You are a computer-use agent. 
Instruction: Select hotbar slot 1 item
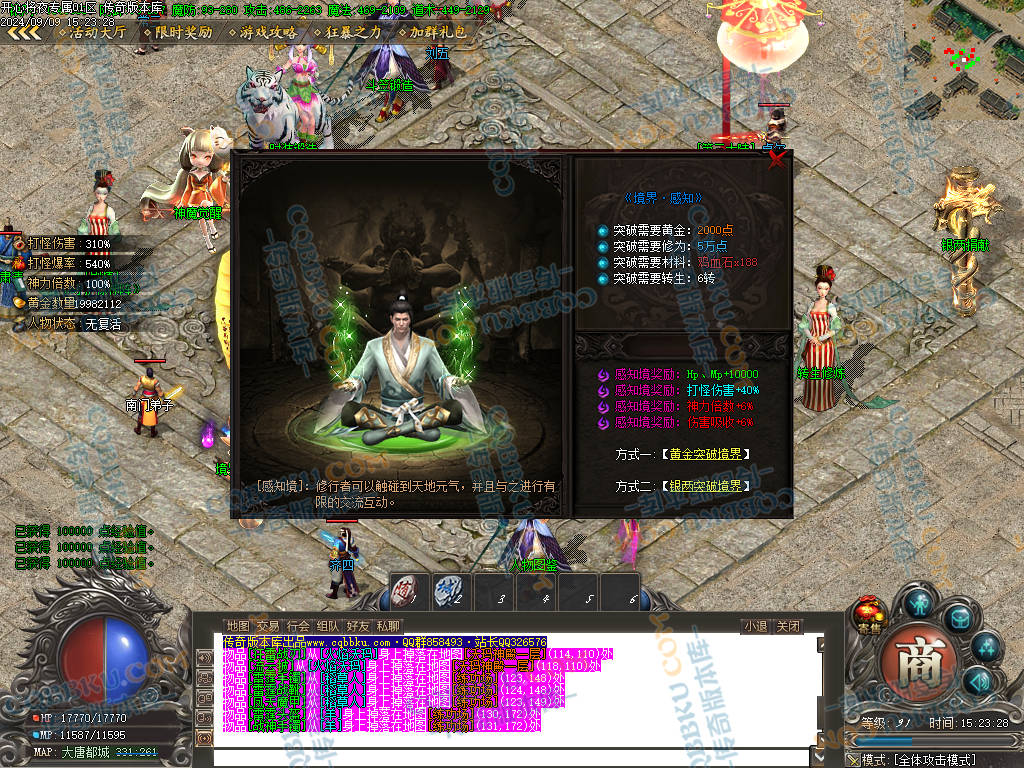tap(409, 592)
